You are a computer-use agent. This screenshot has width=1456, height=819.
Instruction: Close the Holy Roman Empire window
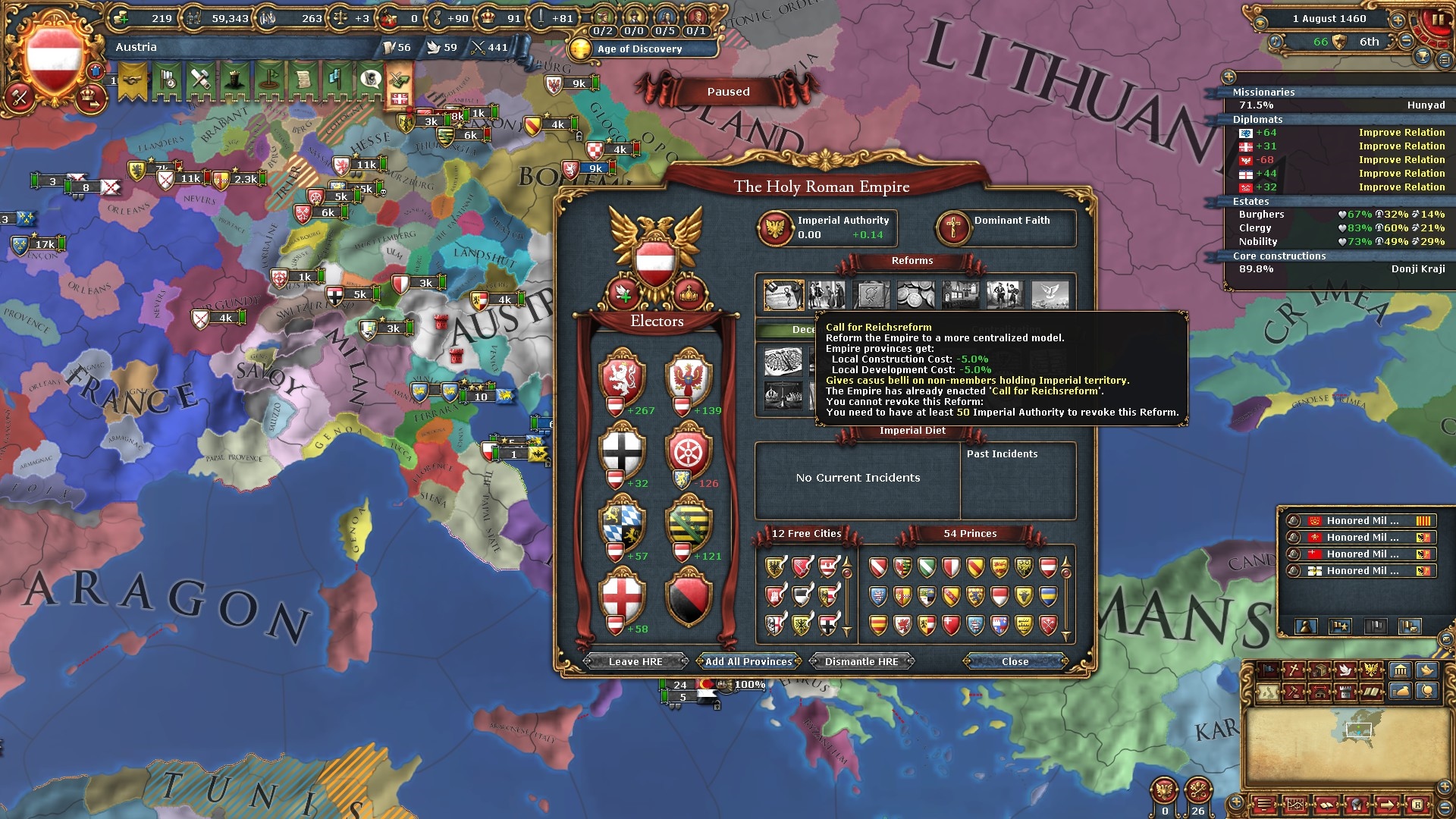point(1015,661)
